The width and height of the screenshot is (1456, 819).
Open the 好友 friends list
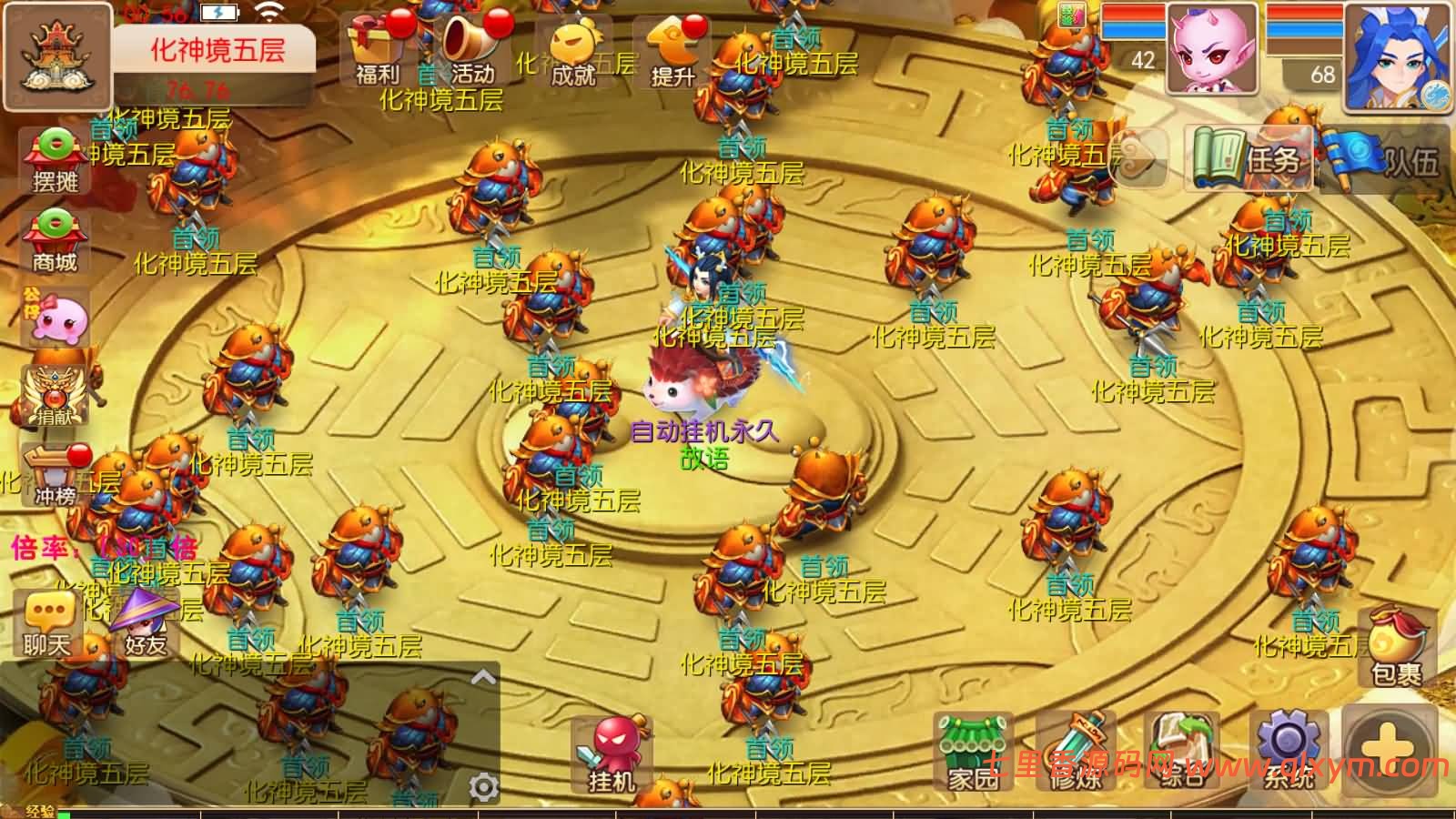(146, 624)
